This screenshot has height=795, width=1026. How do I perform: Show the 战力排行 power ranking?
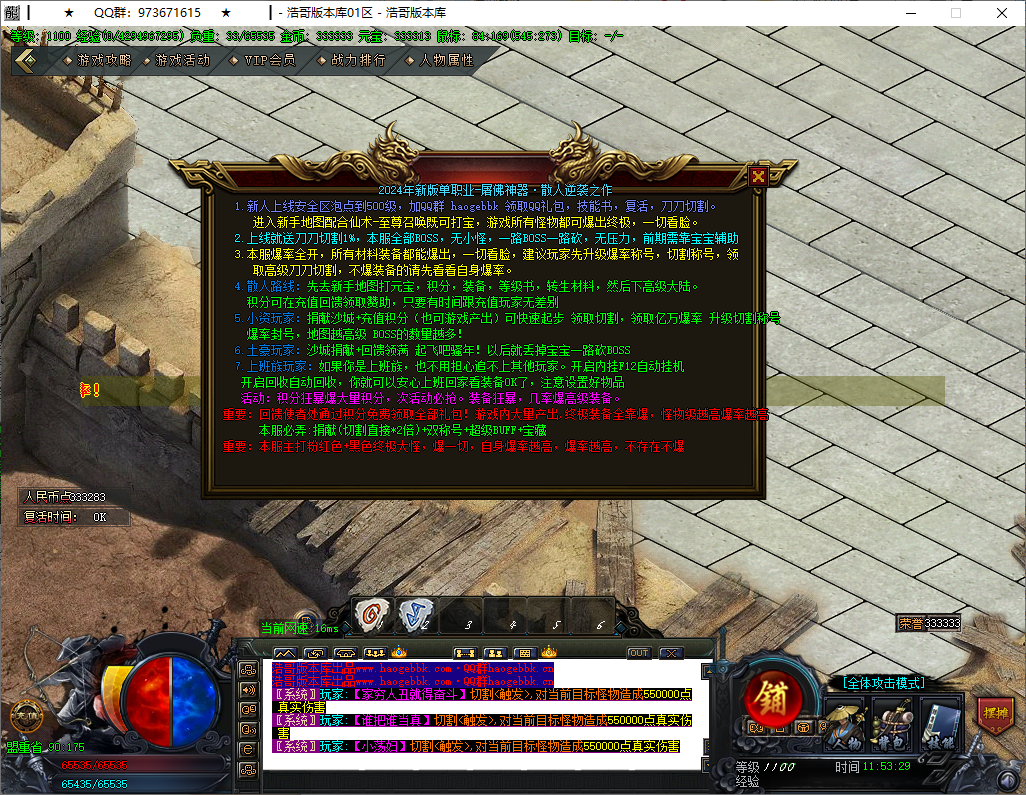tap(357, 60)
